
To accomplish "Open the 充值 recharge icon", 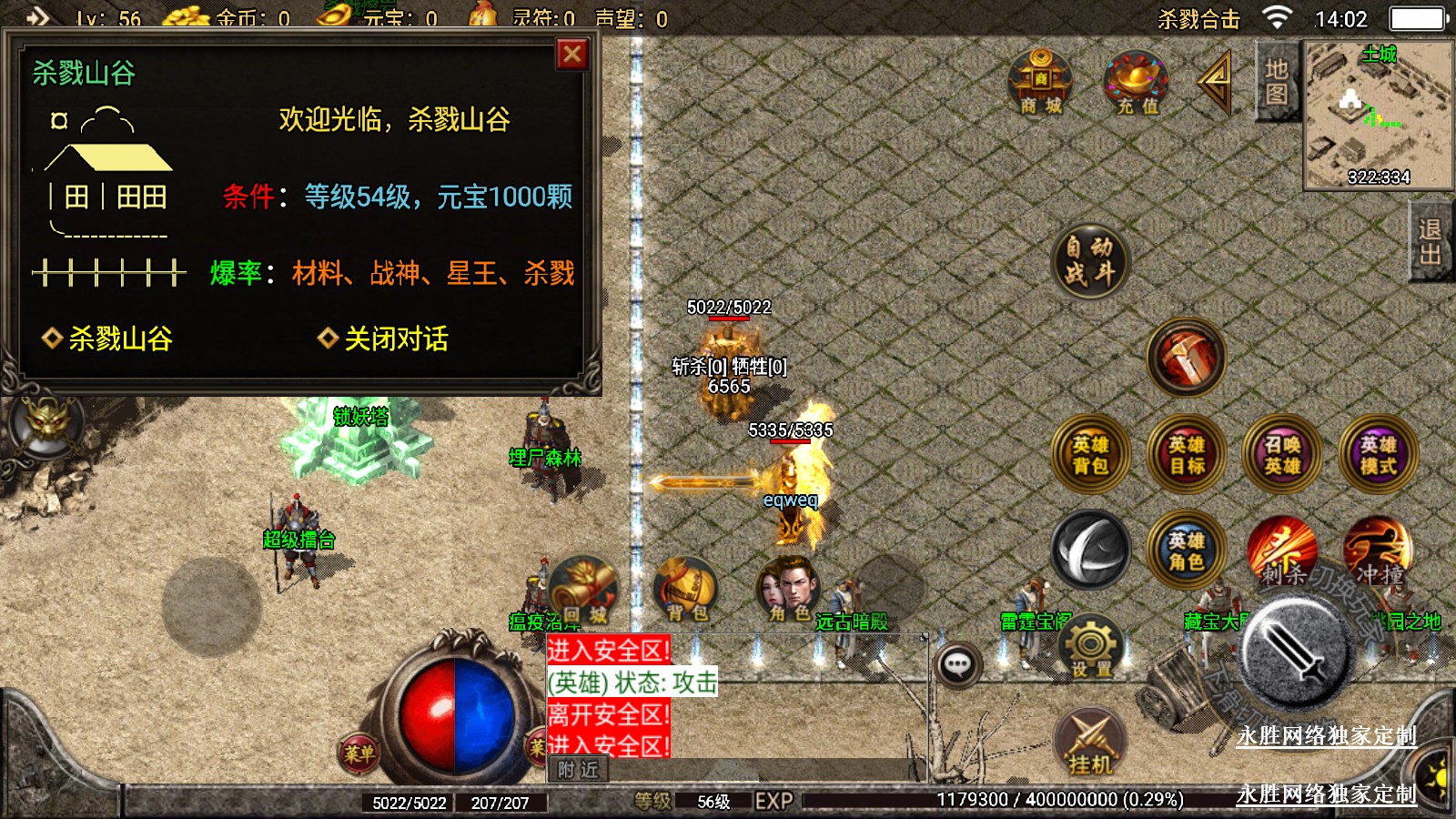I will click(1136, 83).
